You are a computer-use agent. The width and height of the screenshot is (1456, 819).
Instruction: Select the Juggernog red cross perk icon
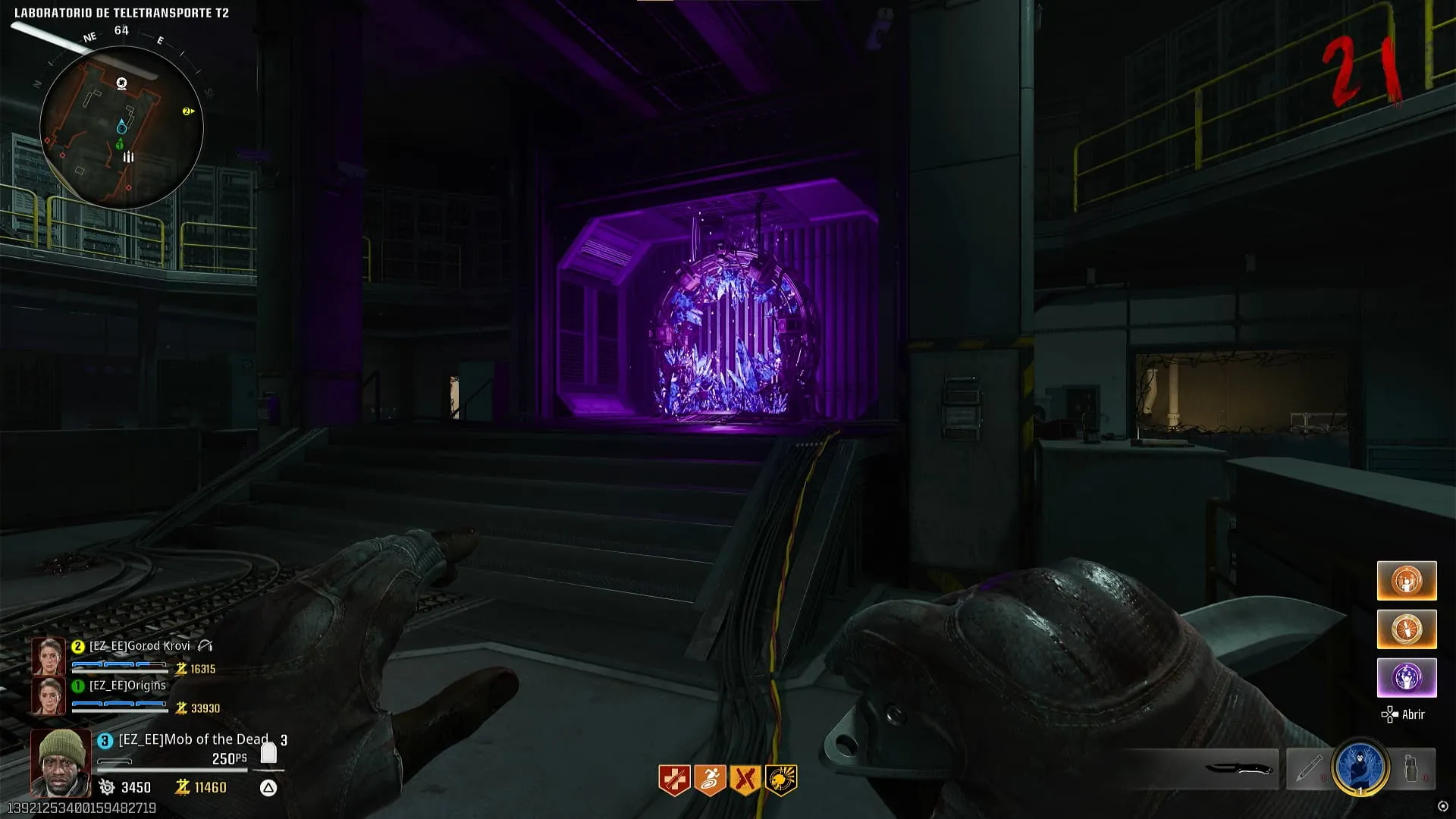coord(673,780)
